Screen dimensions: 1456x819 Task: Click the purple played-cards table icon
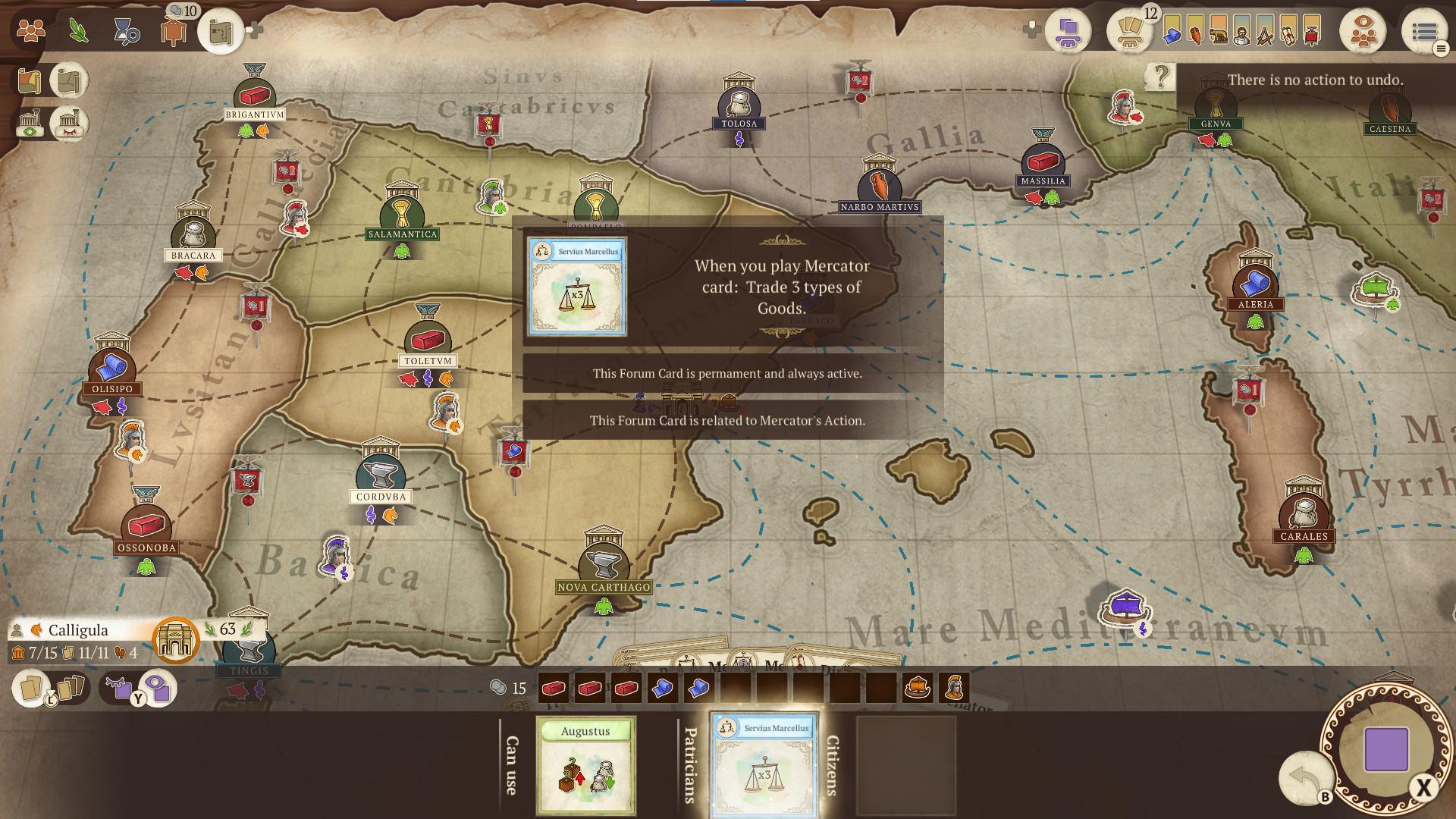(x=1068, y=32)
